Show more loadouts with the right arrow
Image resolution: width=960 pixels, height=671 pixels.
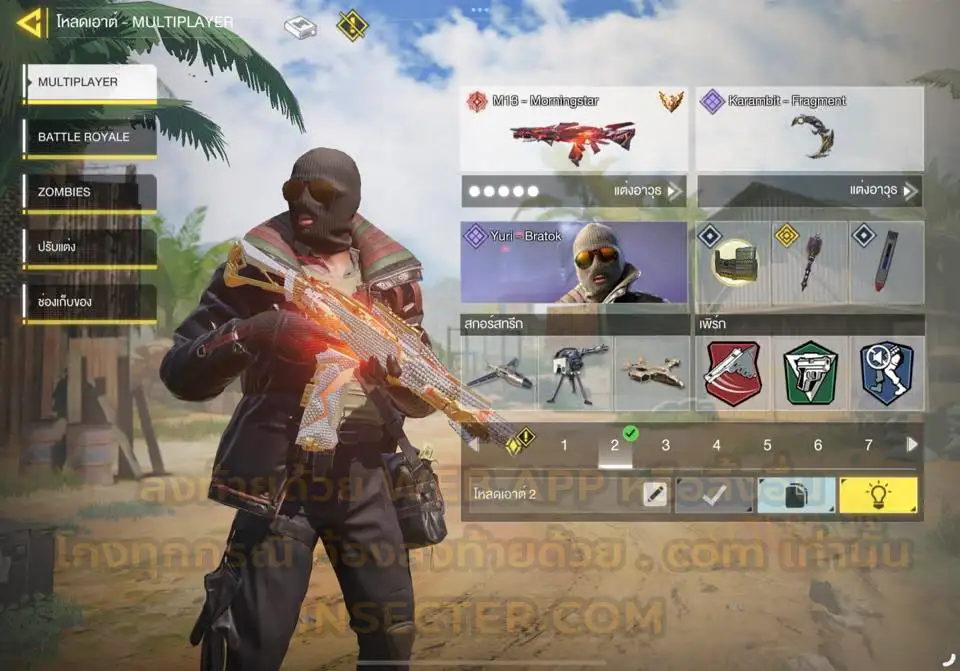pyautogui.click(x=911, y=445)
